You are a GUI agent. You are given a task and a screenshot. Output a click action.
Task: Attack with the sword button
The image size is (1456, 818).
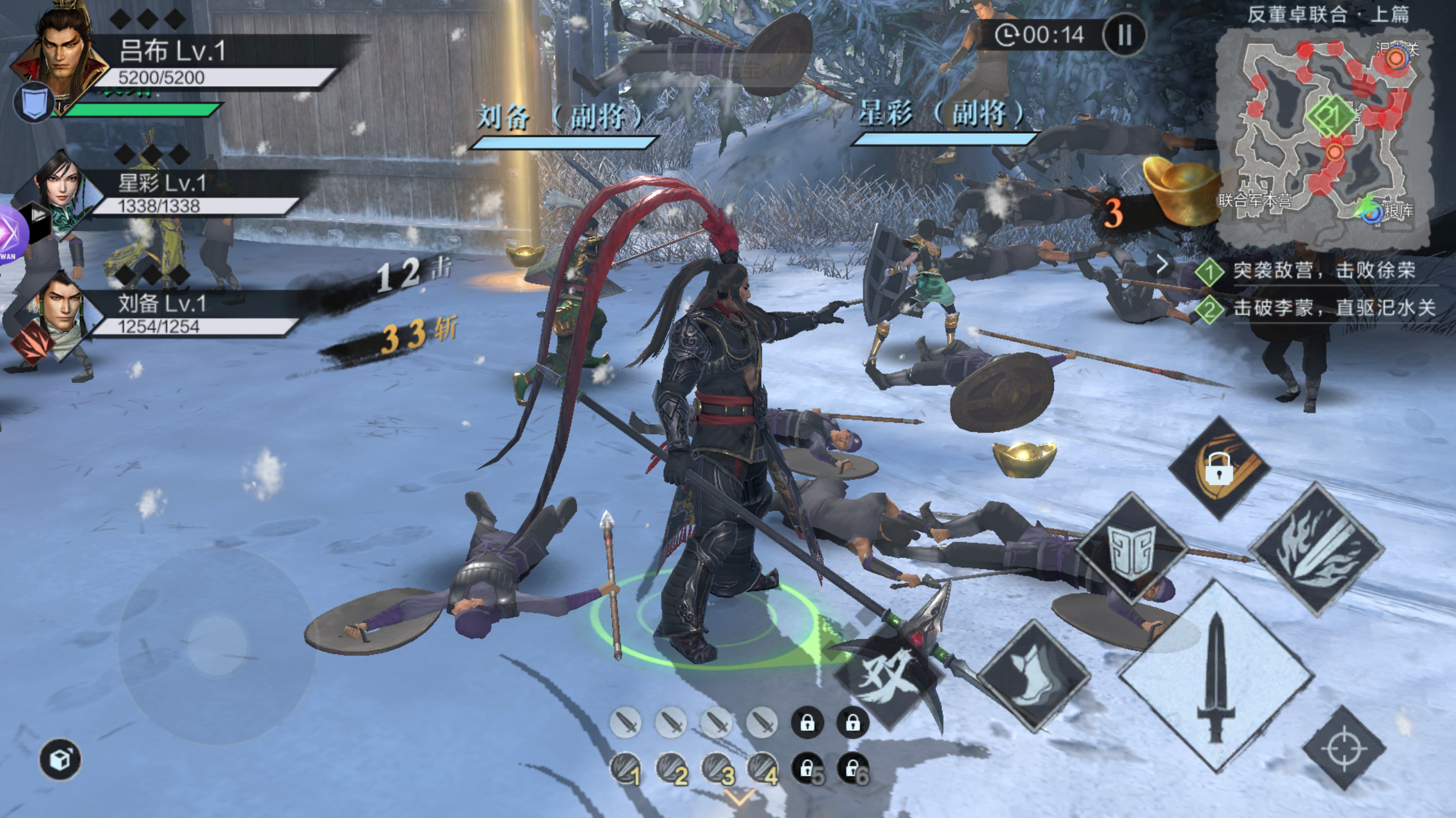pyautogui.click(x=1216, y=677)
